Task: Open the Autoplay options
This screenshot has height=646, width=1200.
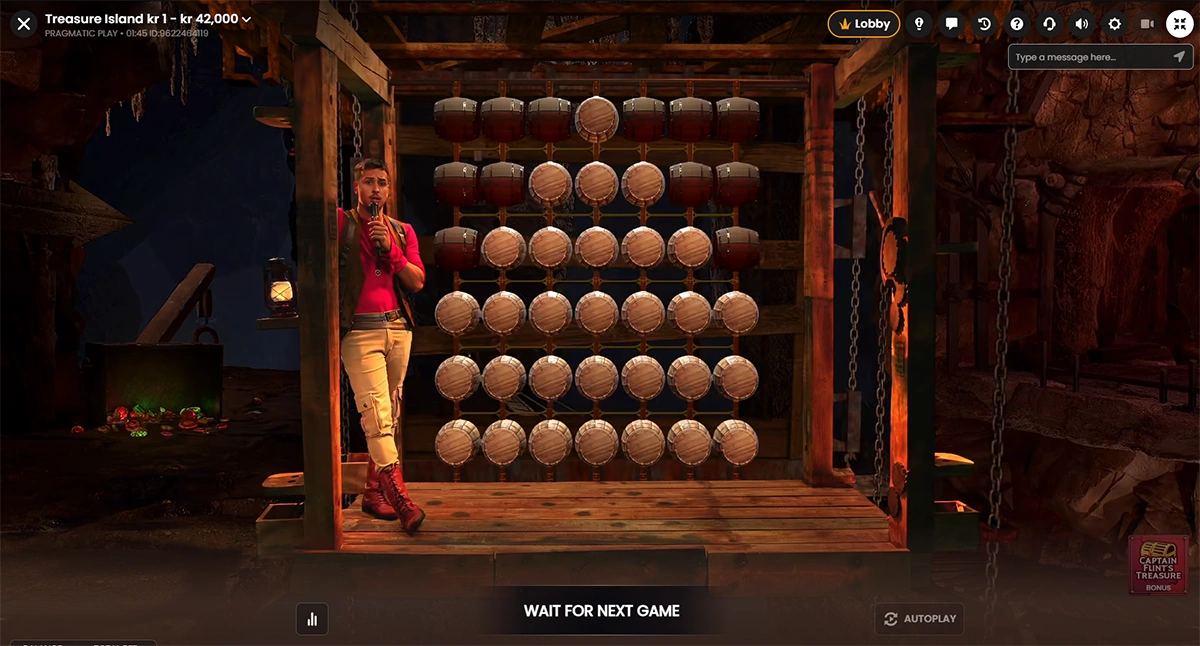Action: [920, 619]
